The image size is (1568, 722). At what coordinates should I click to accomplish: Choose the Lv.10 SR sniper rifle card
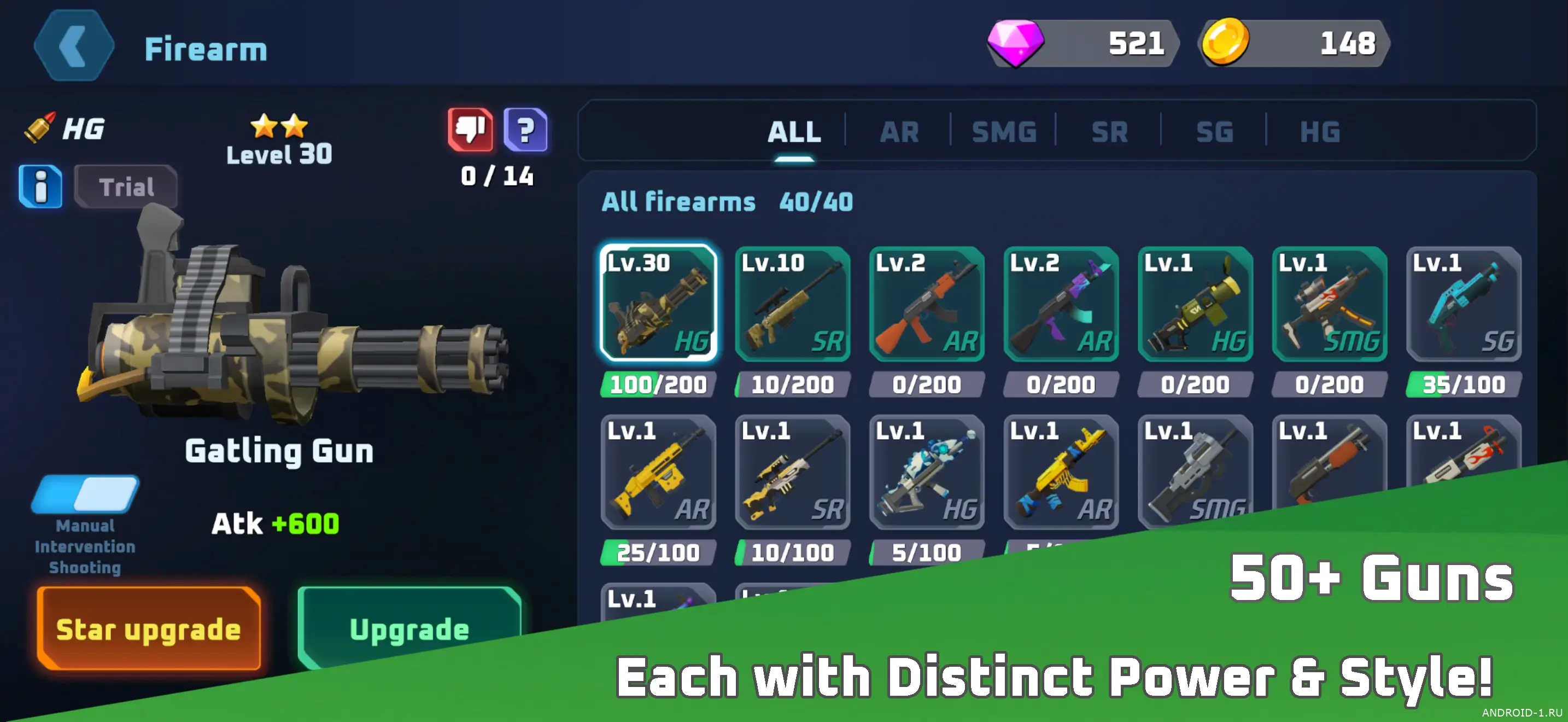tap(792, 303)
